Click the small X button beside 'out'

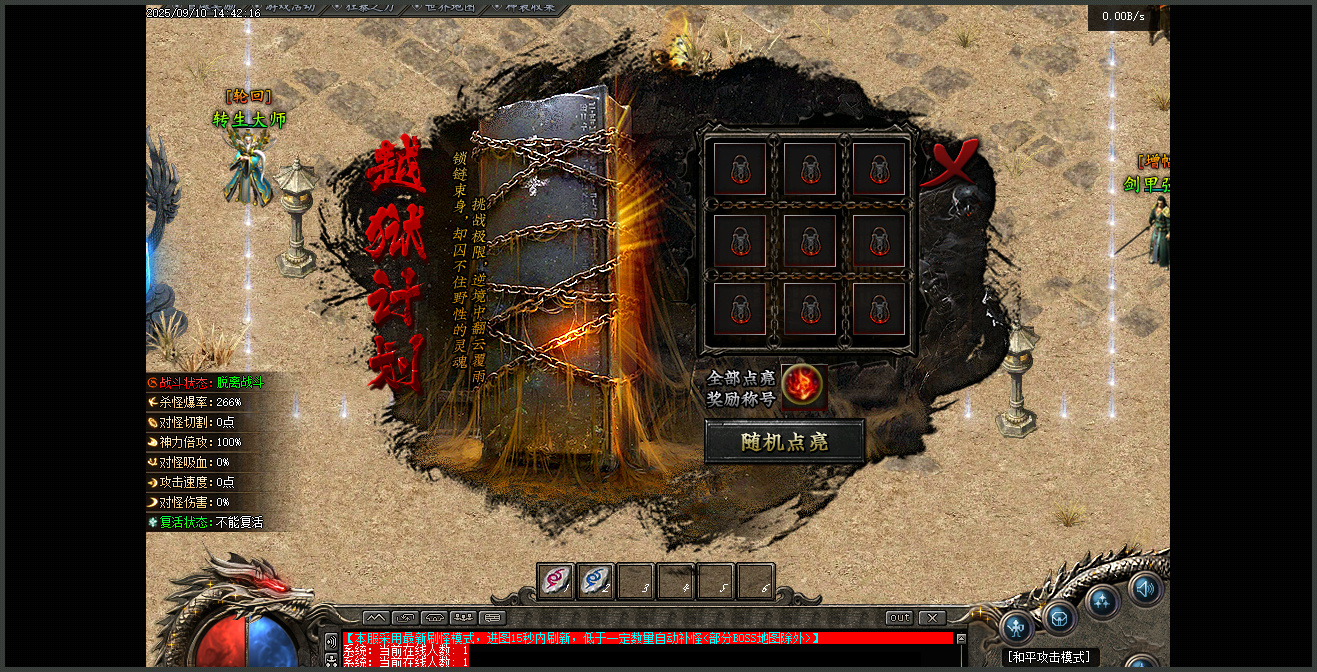pos(932,618)
